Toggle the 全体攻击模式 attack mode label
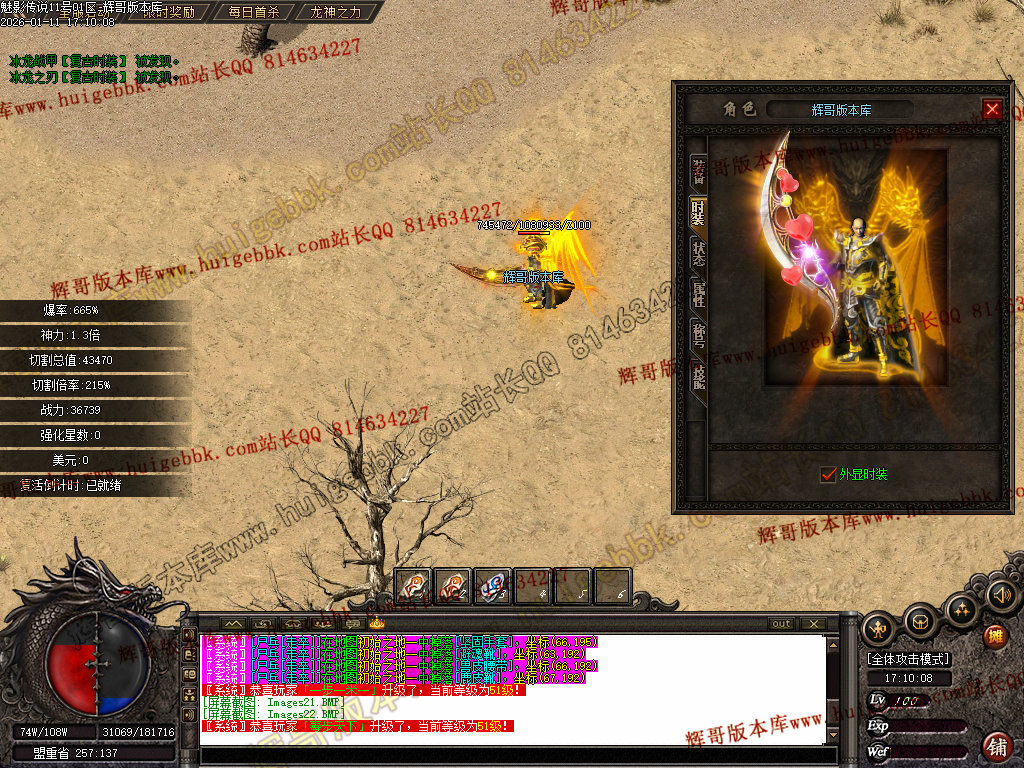 [909, 659]
